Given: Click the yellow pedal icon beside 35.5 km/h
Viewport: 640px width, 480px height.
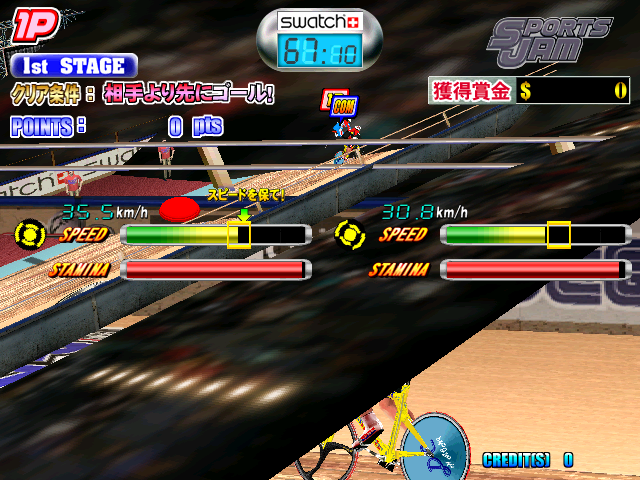Looking at the screenshot, I should click(x=31, y=235).
